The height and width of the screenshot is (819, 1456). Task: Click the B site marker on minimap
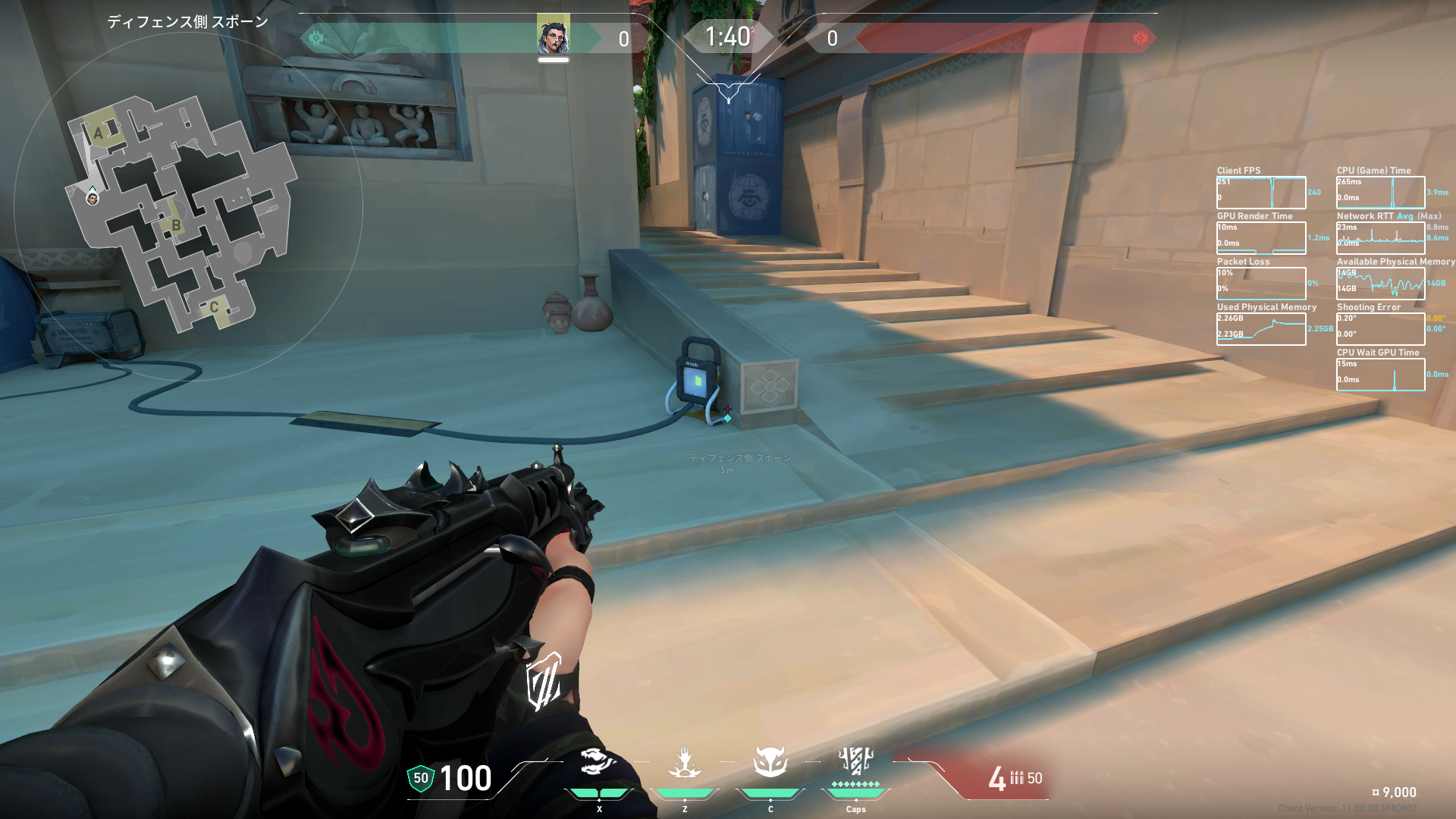pyautogui.click(x=176, y=225)
